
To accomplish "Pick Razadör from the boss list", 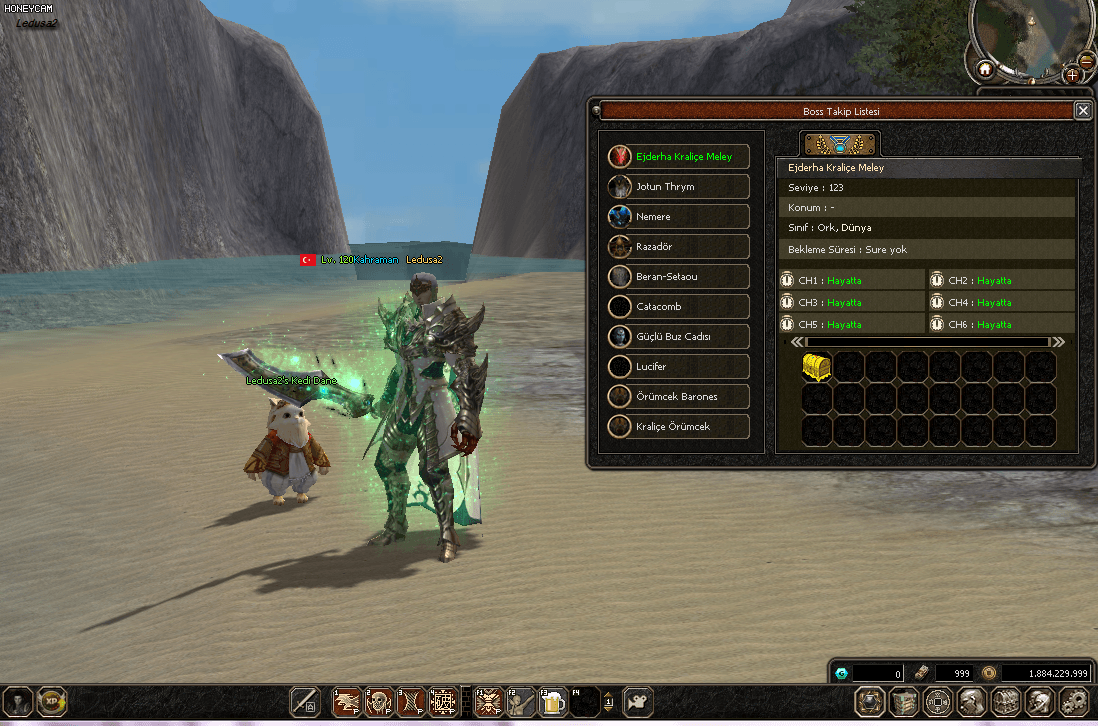I will 679,247.
